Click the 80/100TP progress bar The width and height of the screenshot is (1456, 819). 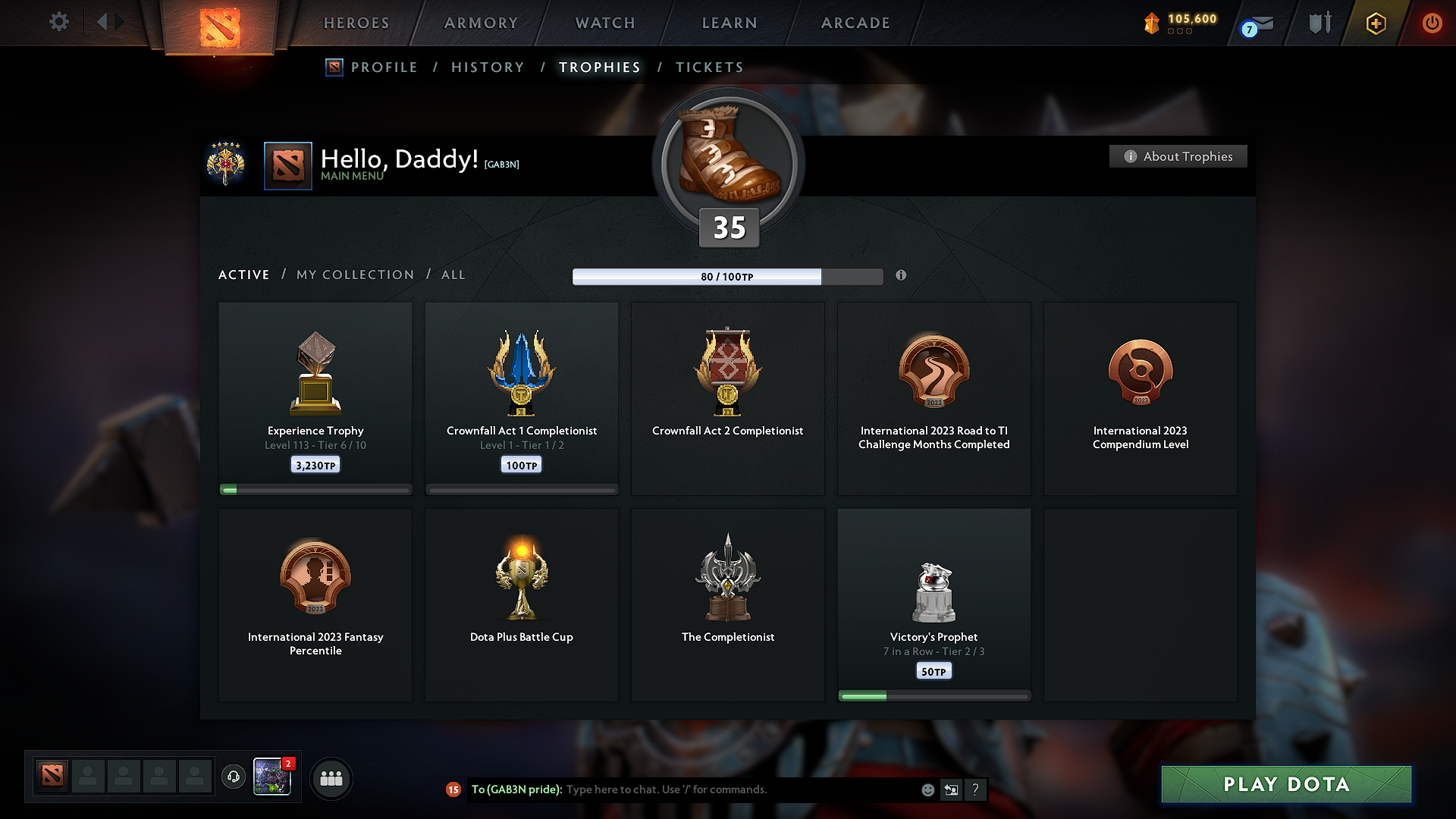(726, 276)
